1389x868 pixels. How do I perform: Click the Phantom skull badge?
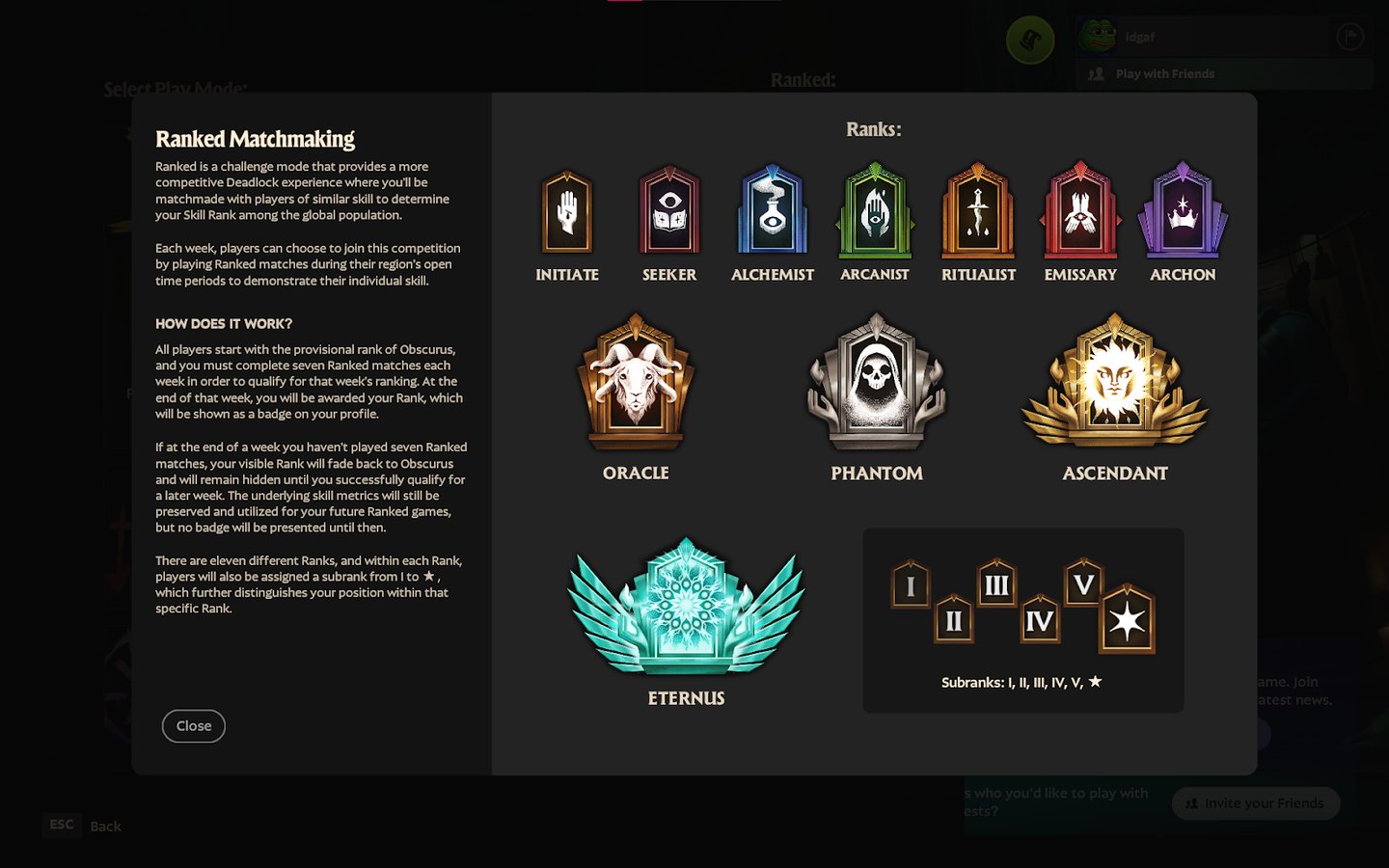[x=876, y=381]
